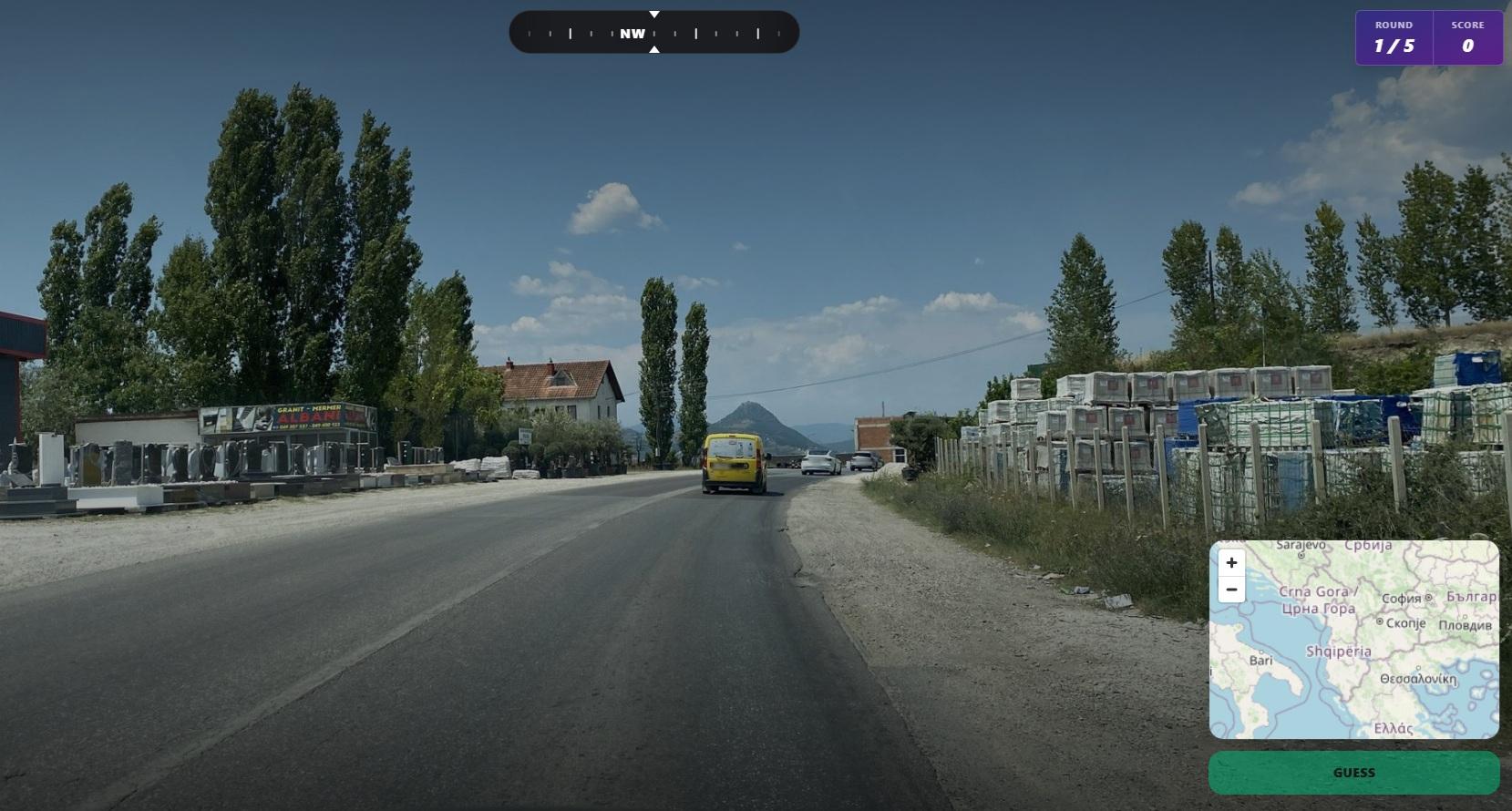Viewport: 1512px width, 811px height.
Task: Click the Србија label at map top
Action: tap(1369, 546)
